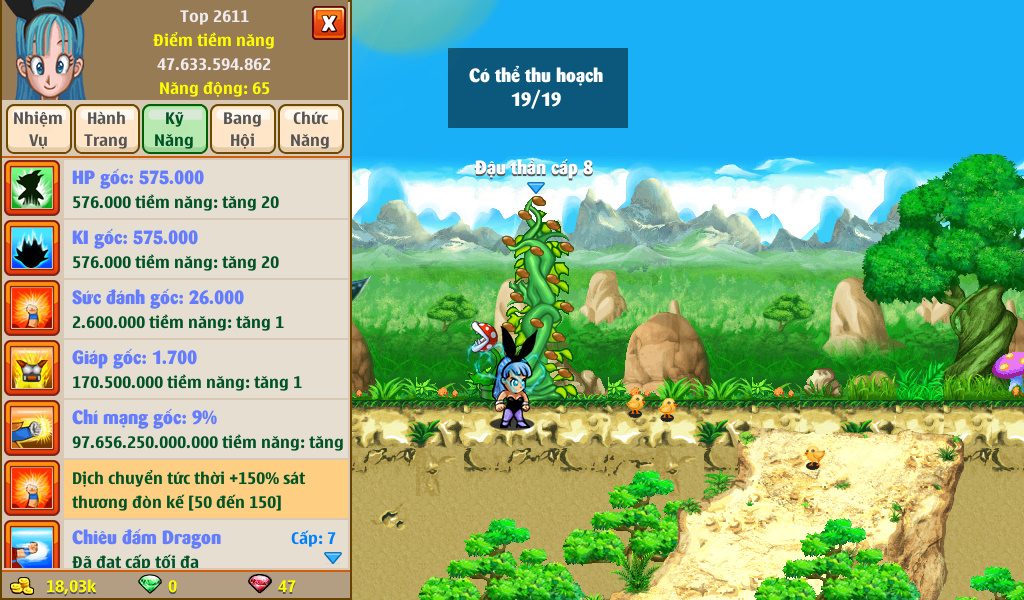Select the Kỹ Năng tab
Image resolution: width=1024 pixels, height=600 pixels.
(x=174, y=129)
